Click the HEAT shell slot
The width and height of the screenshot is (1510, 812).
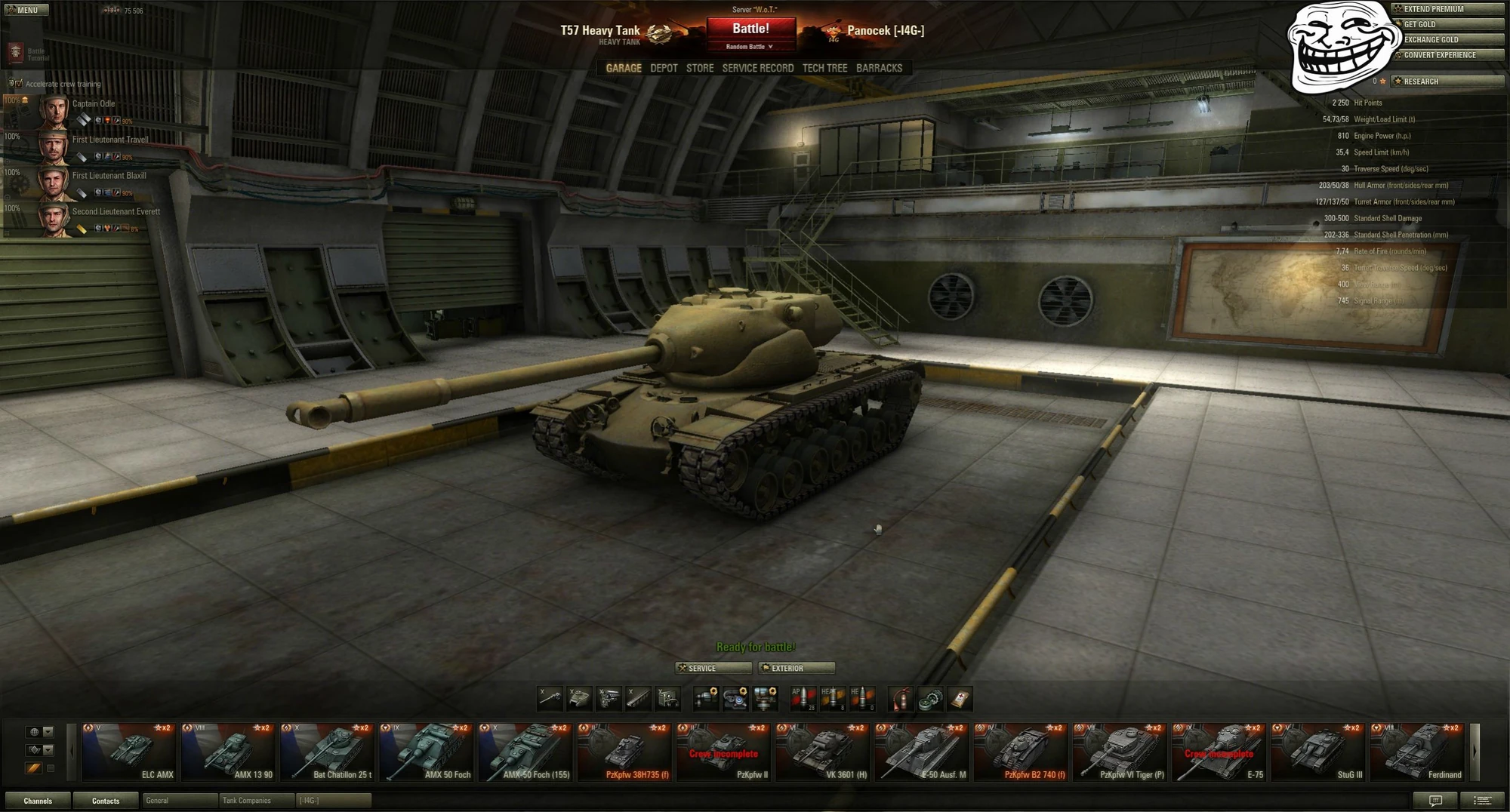(834, 699)
